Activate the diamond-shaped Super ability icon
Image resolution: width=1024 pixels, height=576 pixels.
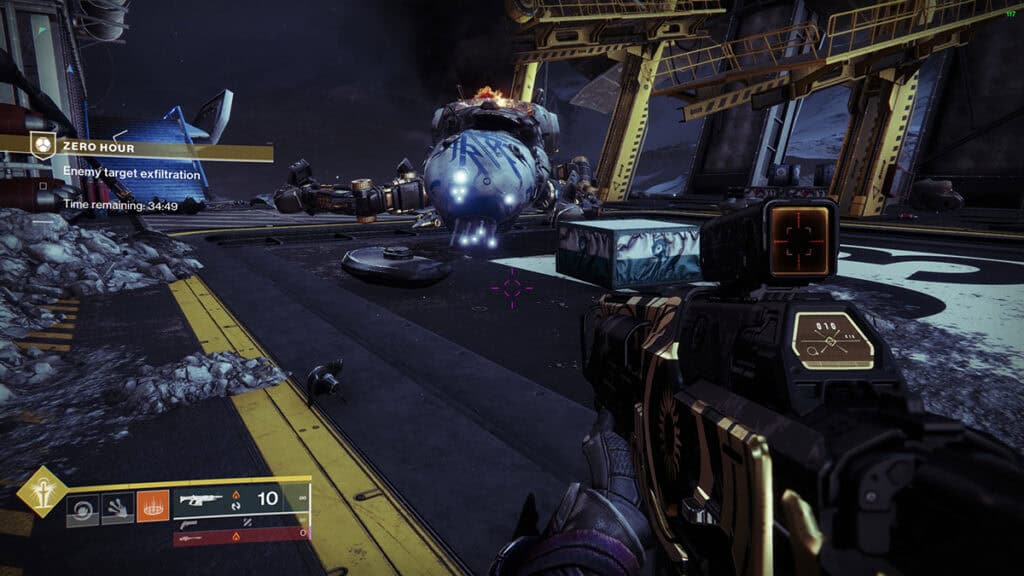coord(42,491)
